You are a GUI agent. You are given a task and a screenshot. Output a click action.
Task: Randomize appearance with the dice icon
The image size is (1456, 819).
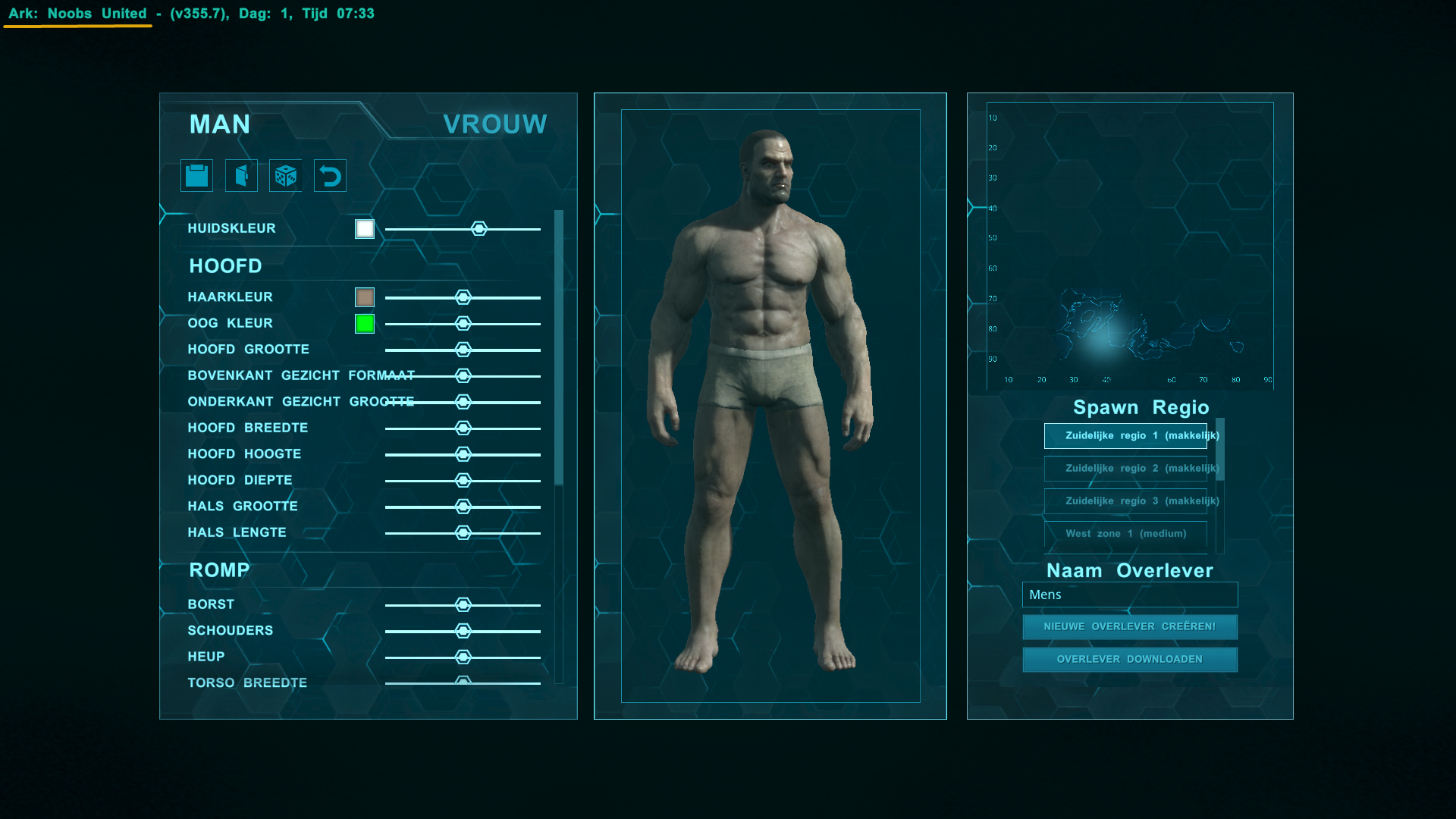coord(286,176)
